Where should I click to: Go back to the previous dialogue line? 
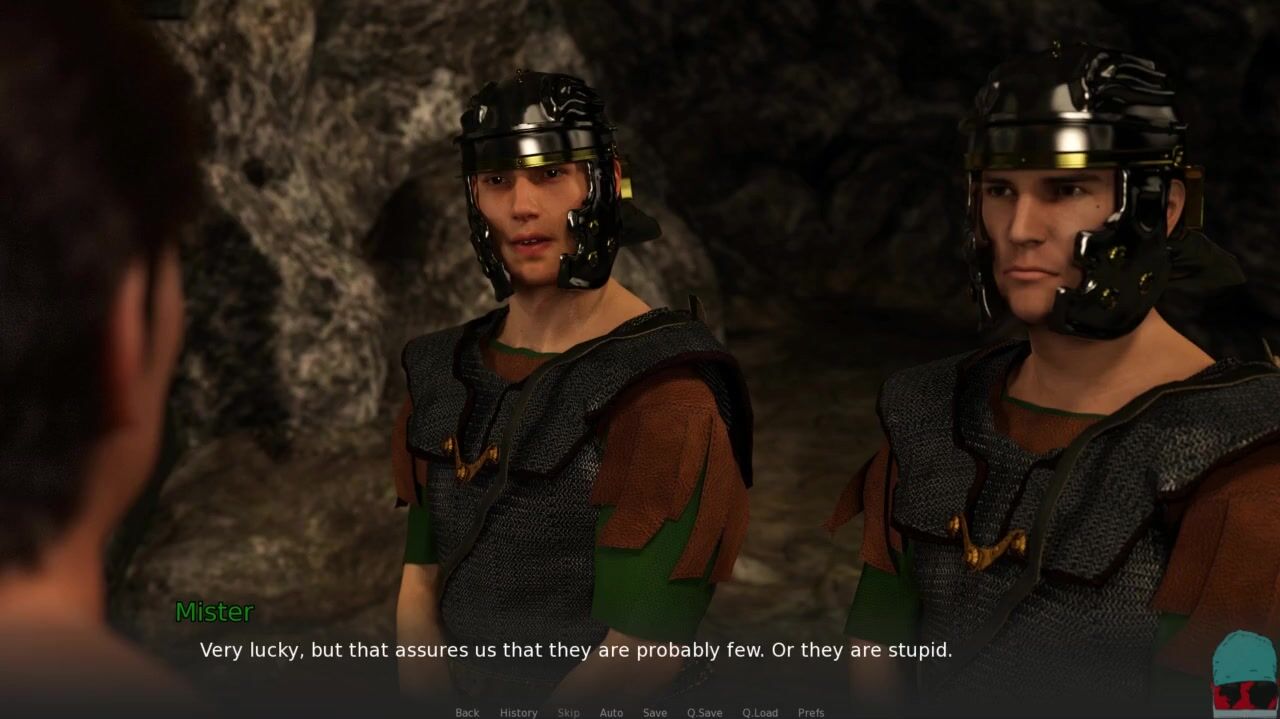click(x=467, y=712)
